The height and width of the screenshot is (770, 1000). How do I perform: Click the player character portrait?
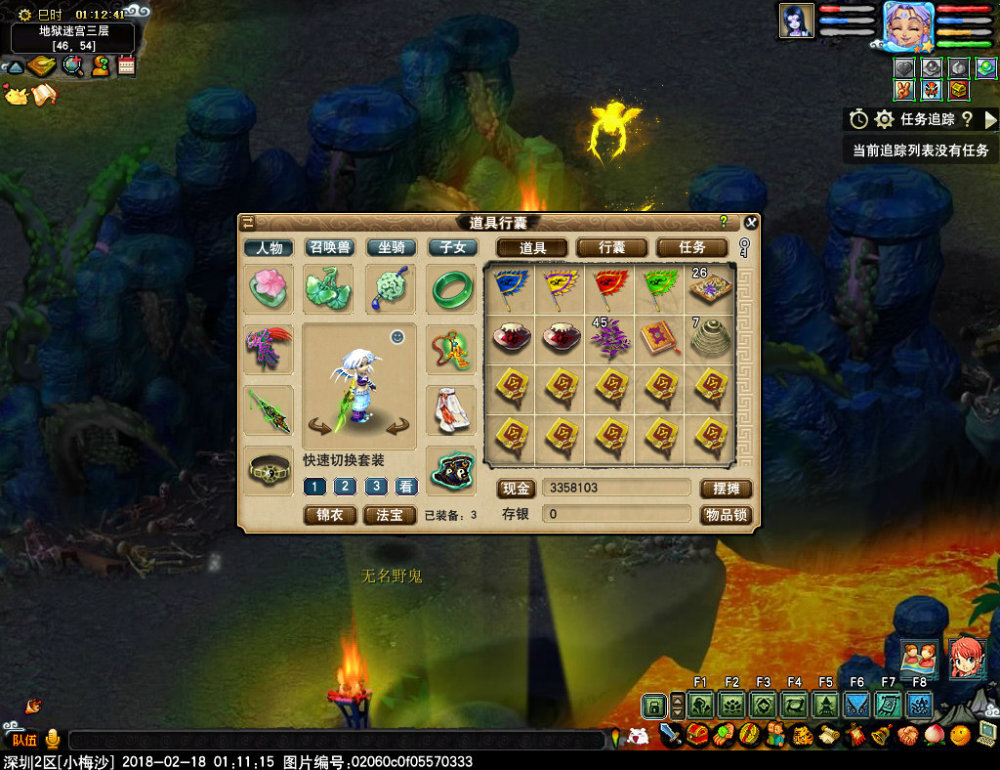908,24
